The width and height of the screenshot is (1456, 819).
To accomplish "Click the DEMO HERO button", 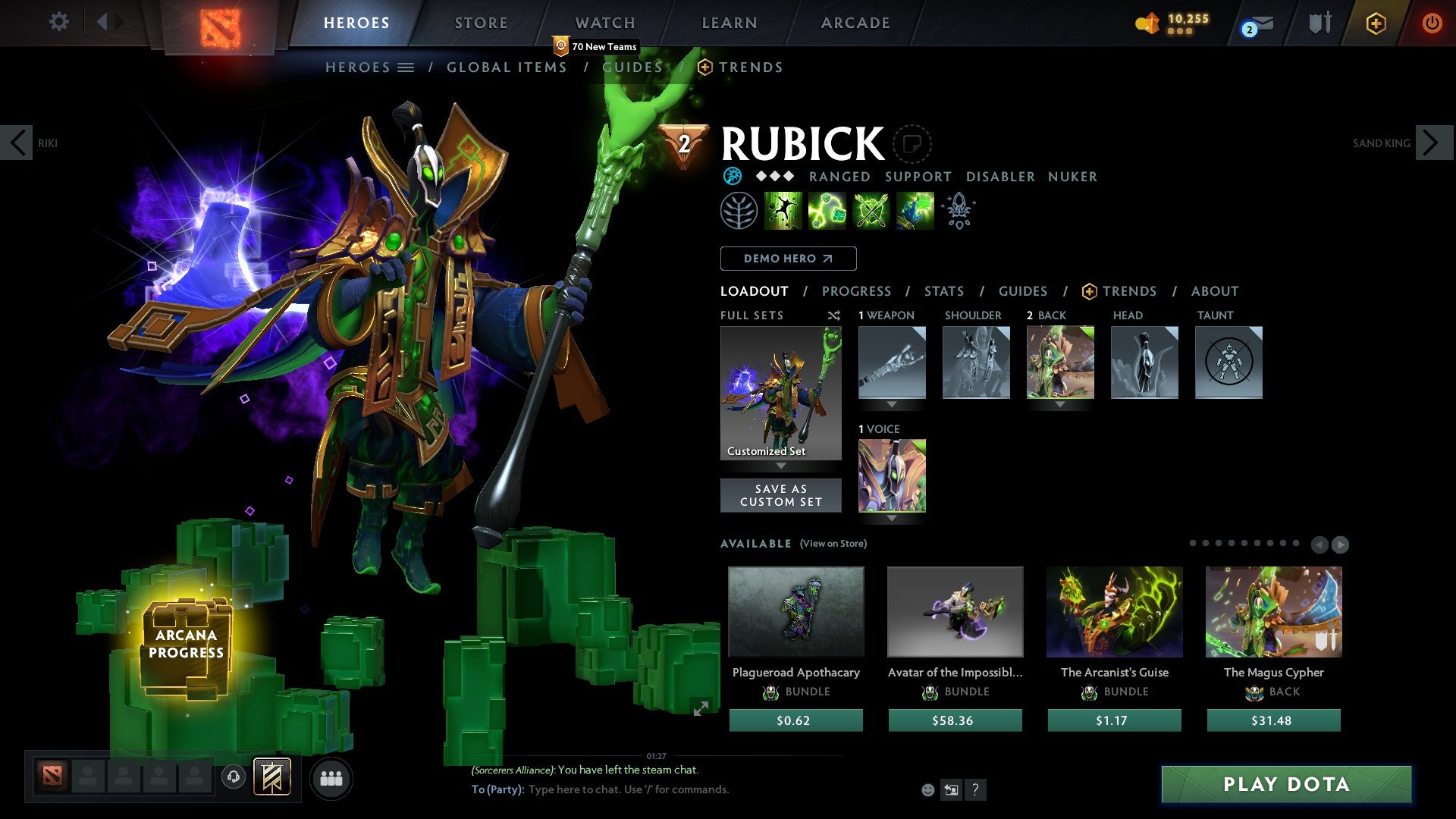I will pos(788,259).
